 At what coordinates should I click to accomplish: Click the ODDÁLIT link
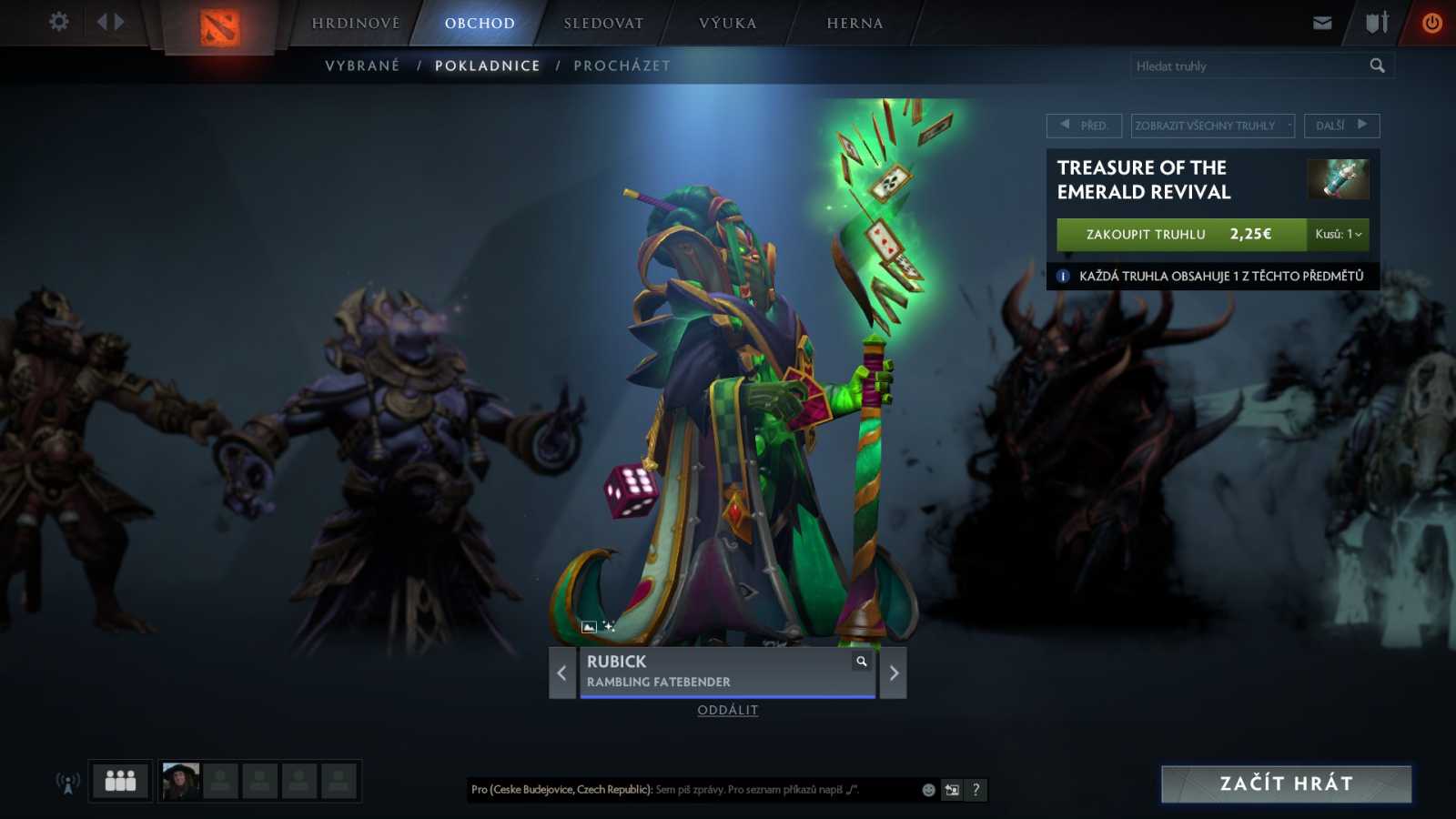tap(728, 710)
